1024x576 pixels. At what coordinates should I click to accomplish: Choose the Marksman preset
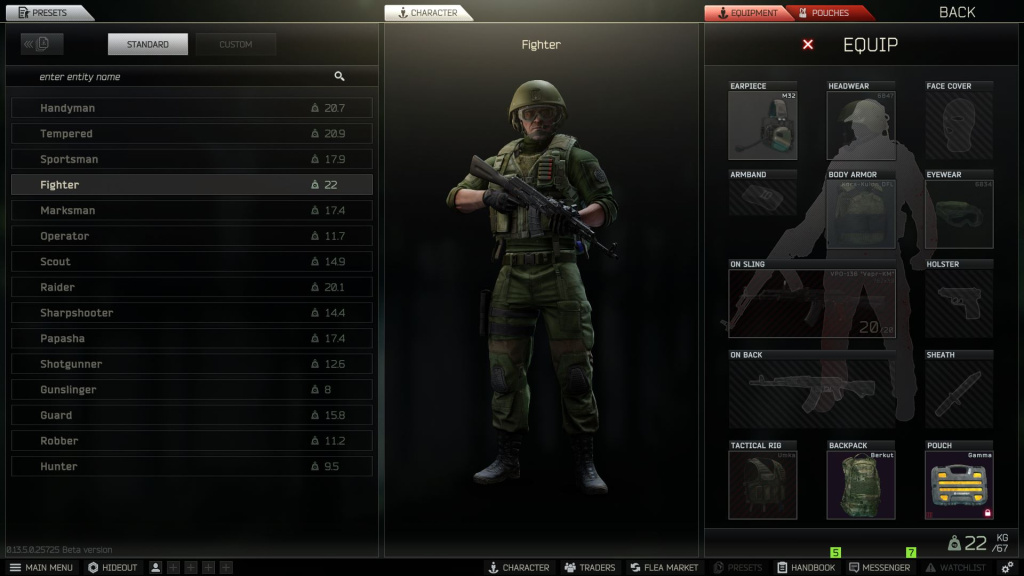(x=191, y=211)
